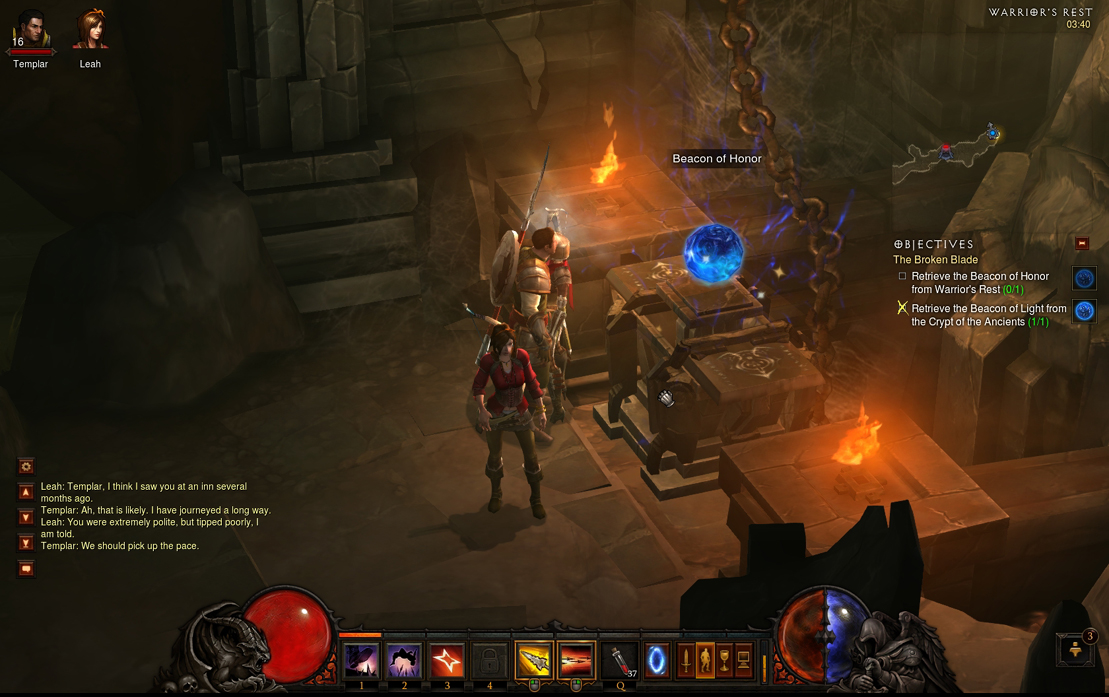Open the game menu computer icon
The width and height of the screenshot is (1109, 697).
pyautogui.click(x=744, y=660)
